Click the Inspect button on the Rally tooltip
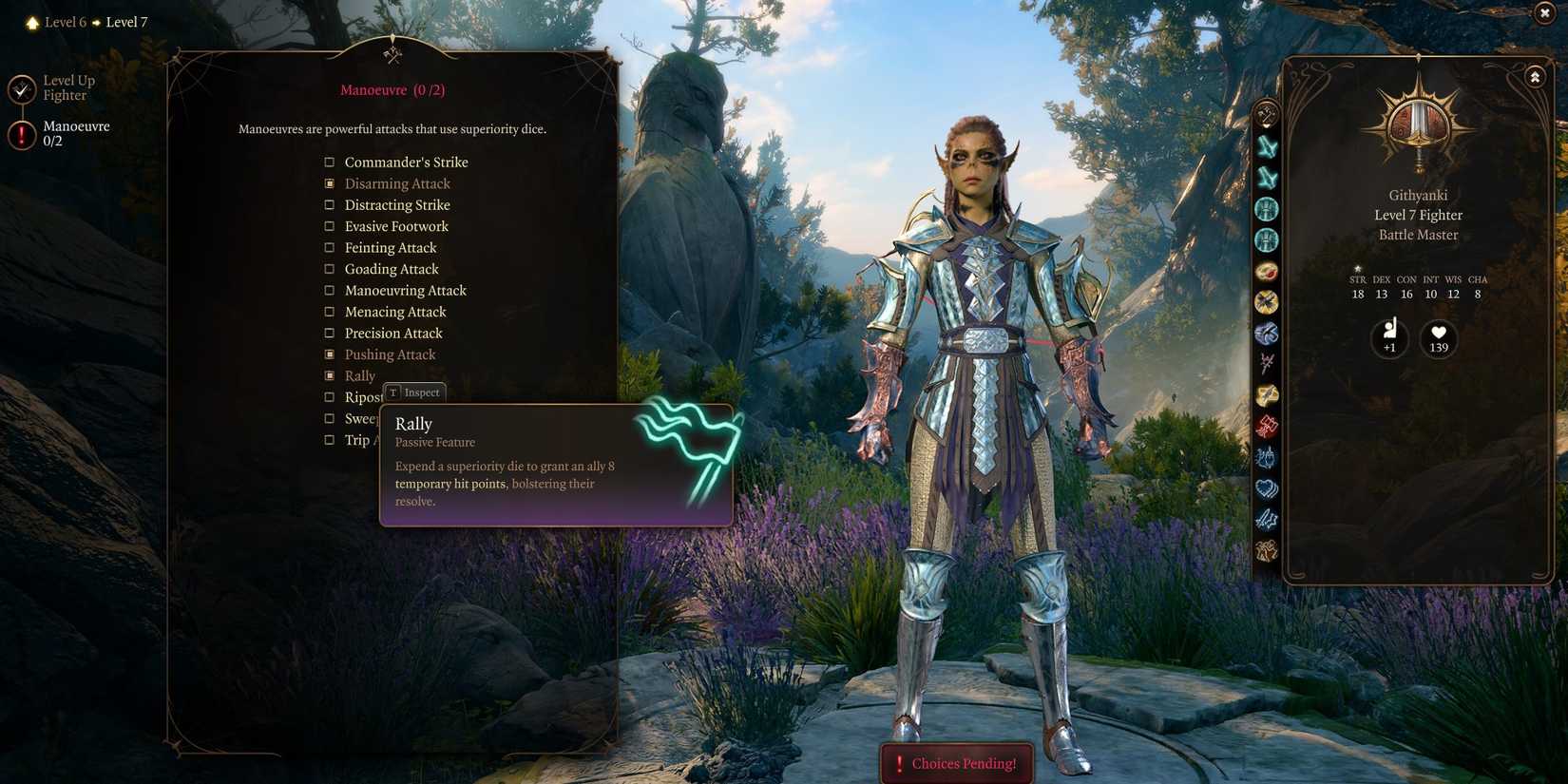Image resolution: width=1568 pixels, height=784 pixels. pyautogui.click(x=413, y=392)
